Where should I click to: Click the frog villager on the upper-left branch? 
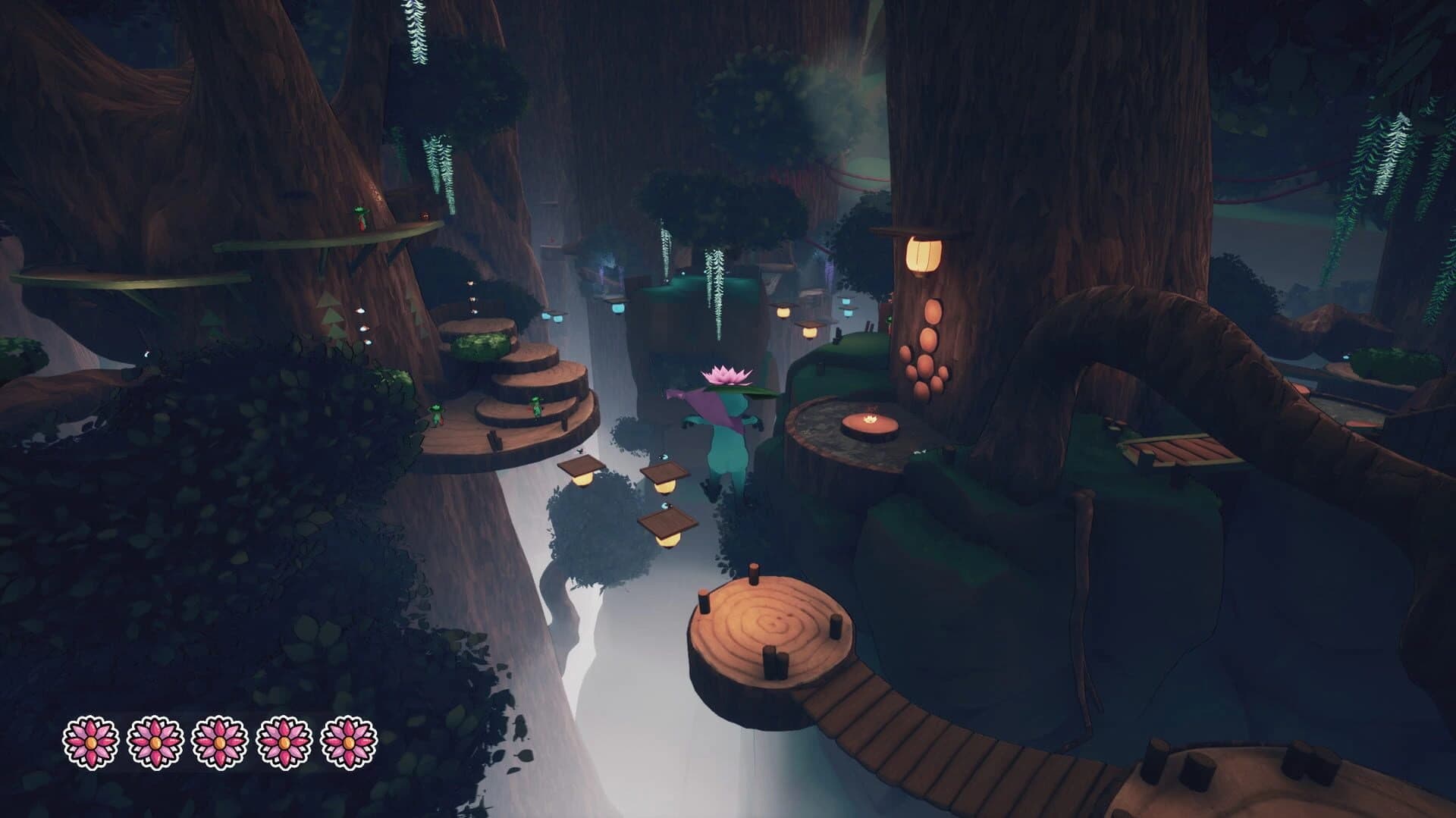[362, 218]
